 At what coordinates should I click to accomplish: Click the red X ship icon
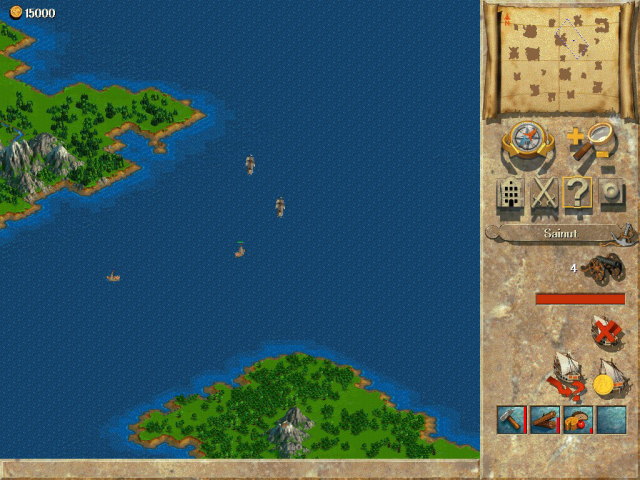click(x=605, y=329)
